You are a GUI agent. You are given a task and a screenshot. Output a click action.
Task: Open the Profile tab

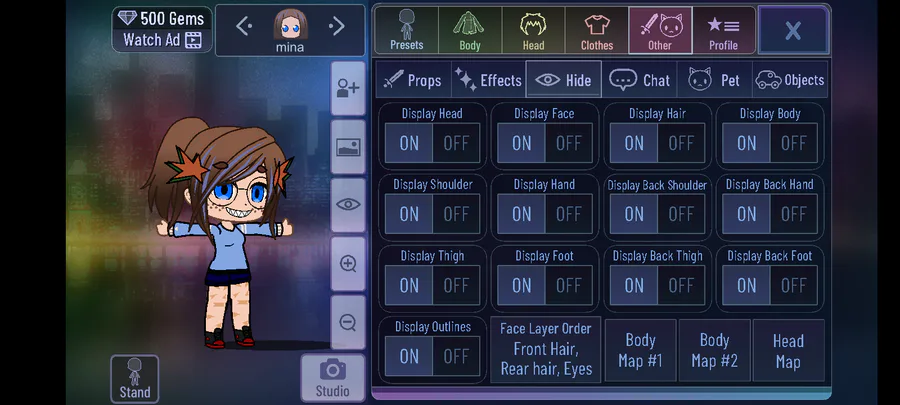[x=723, y=30]
